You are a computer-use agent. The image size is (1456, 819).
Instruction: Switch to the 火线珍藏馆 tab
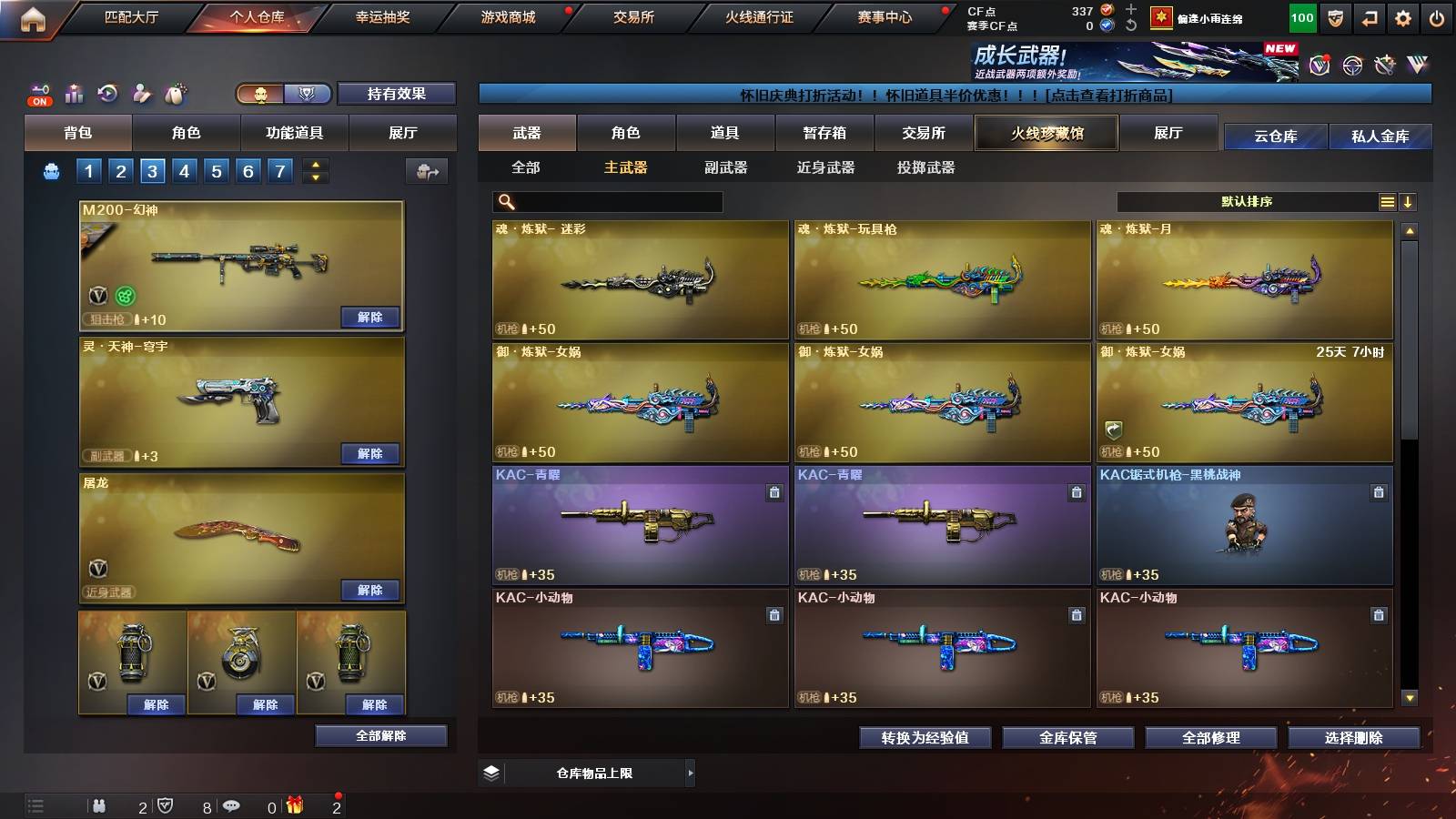tap(1045, 133)
